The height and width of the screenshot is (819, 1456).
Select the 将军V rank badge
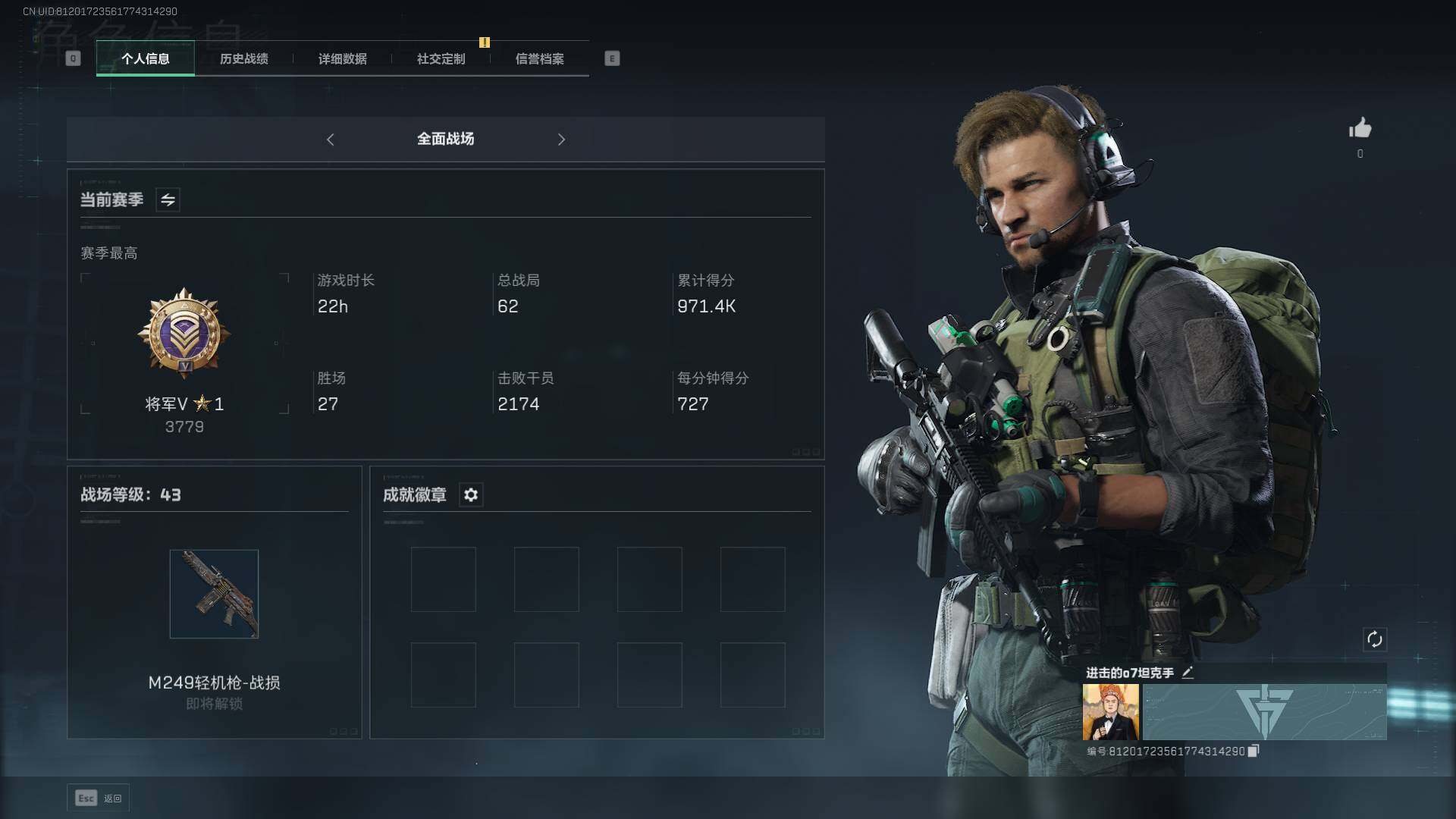[184, 334]
